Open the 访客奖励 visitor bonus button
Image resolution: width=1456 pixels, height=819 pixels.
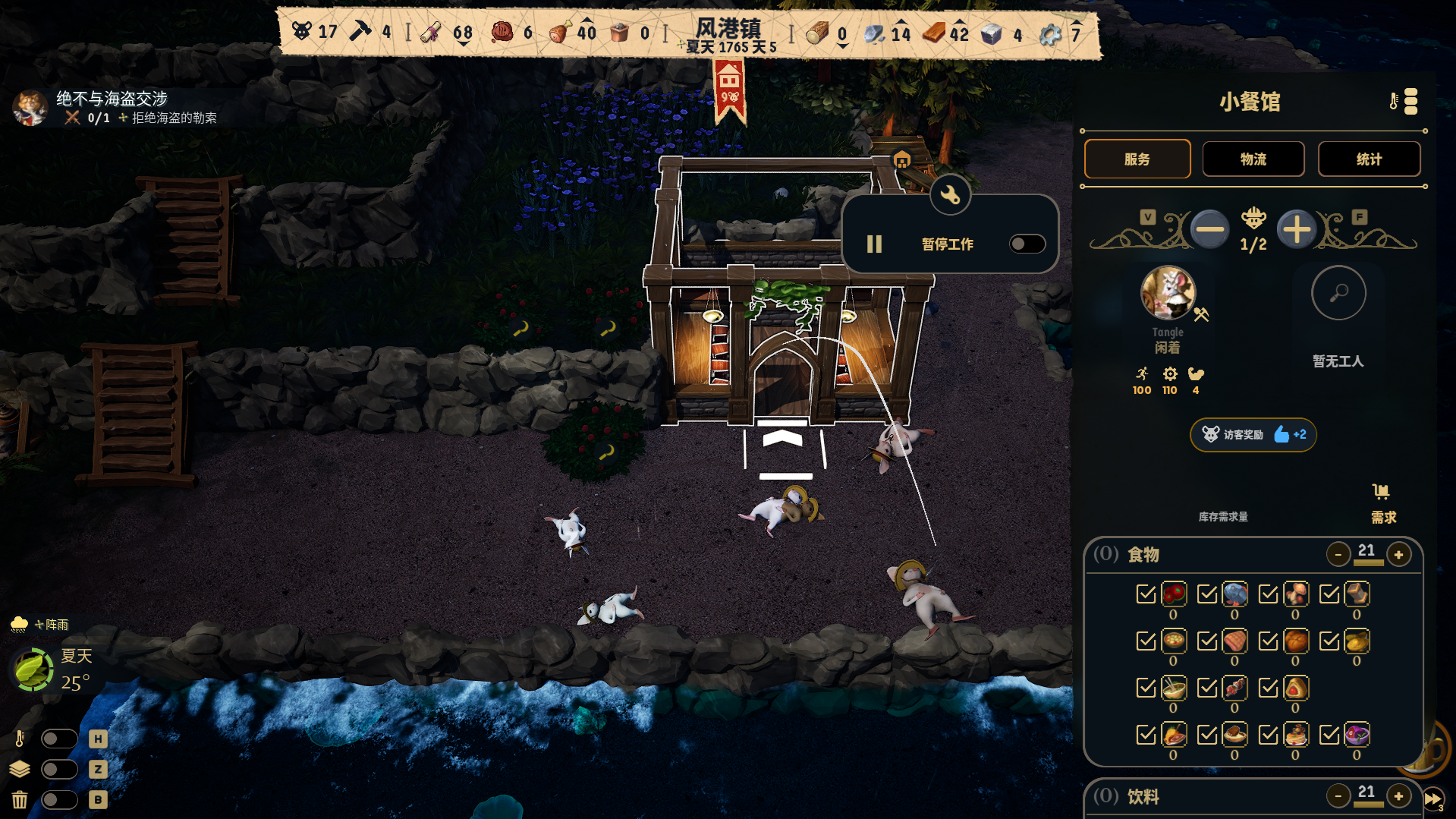pyautogui.click(x=1253, y=435)
